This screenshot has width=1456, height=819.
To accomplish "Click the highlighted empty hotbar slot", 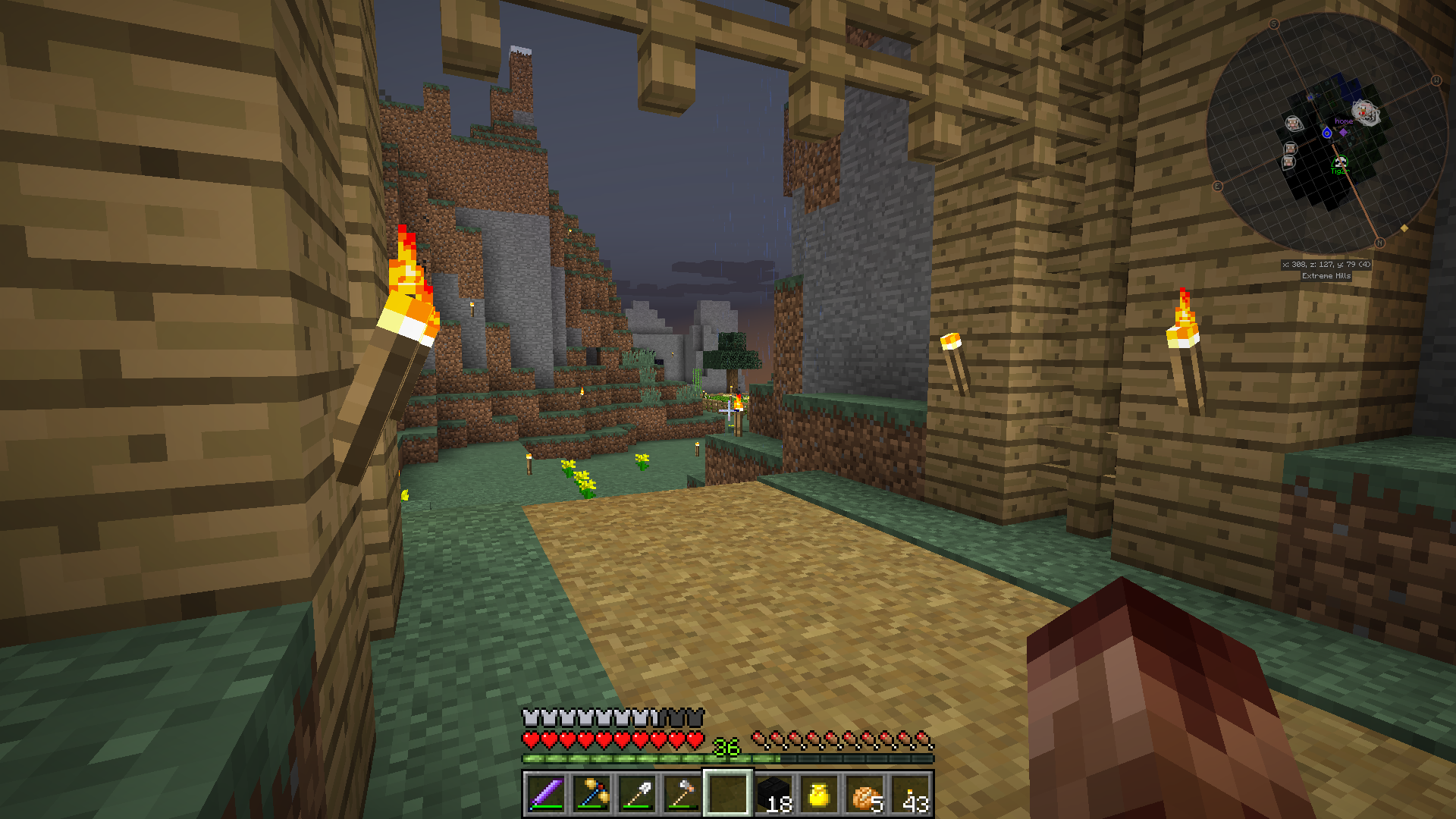I will (x=728, y=794).
